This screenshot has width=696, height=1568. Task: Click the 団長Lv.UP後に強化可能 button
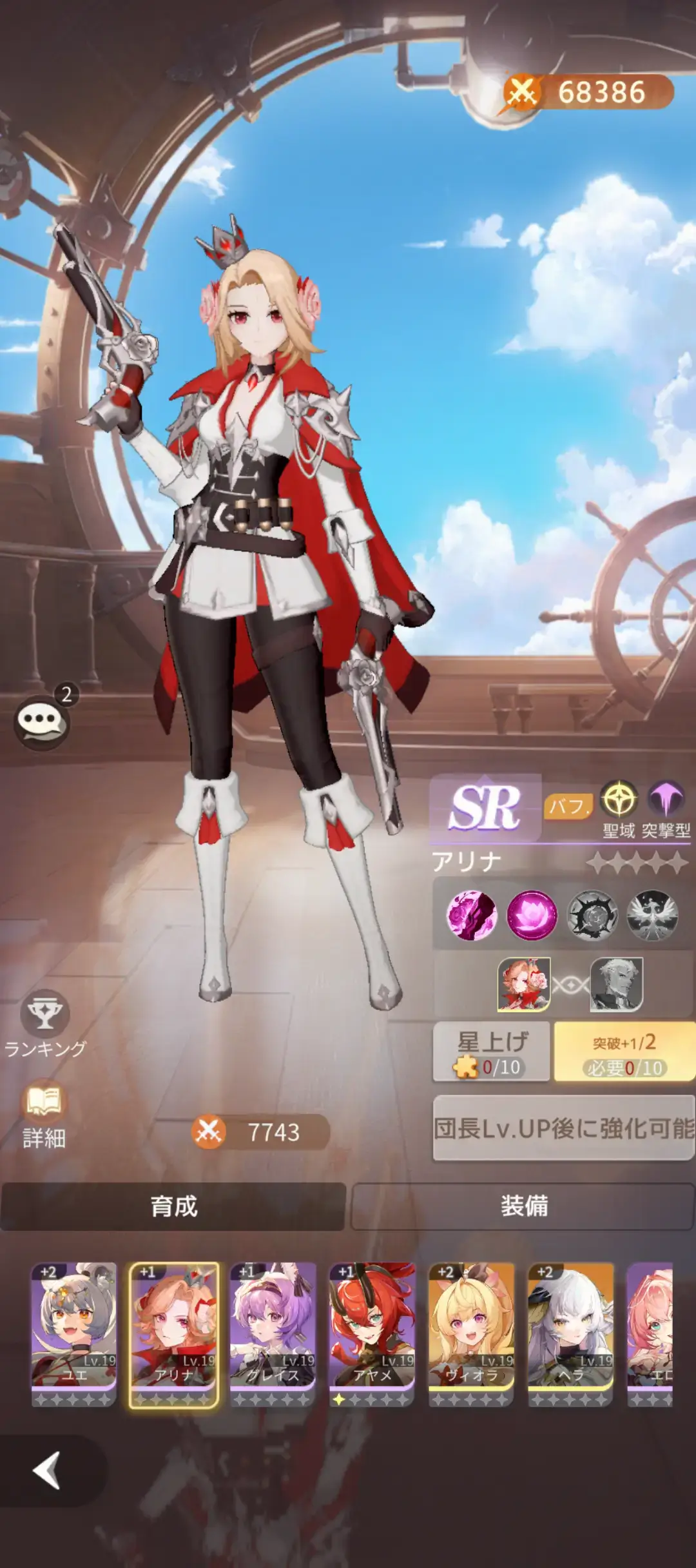tap(563, 1128)
